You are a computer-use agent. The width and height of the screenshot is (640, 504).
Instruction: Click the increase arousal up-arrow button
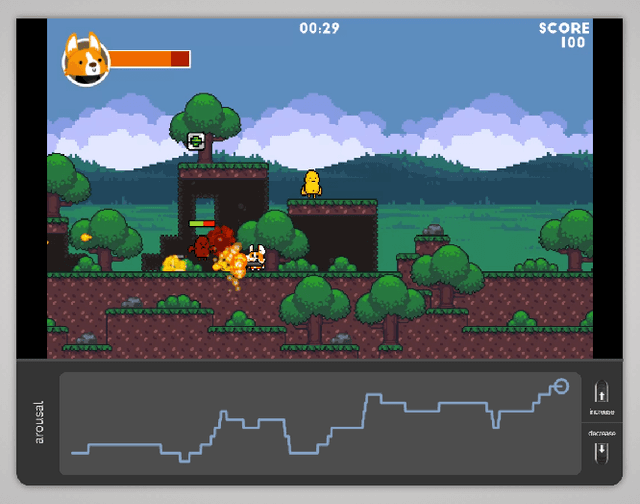click(x=601, y=392)
